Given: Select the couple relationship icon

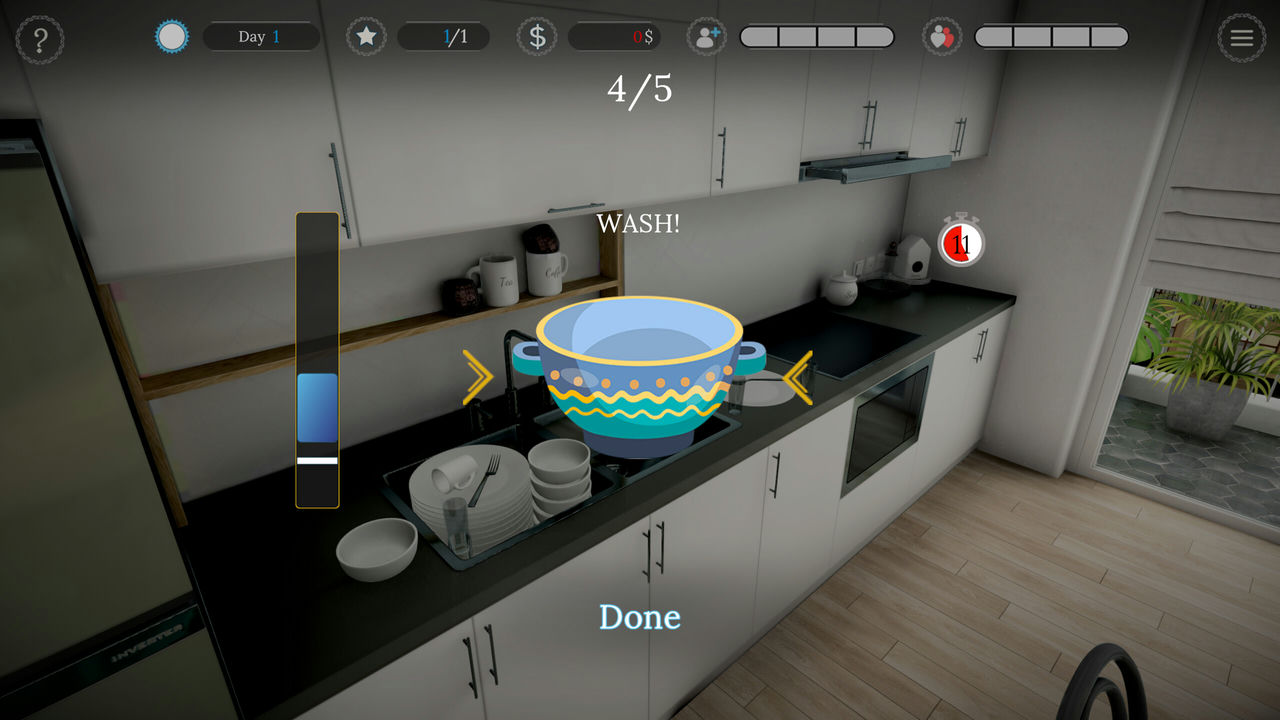Looking at the screenshot, I should 942,36.
